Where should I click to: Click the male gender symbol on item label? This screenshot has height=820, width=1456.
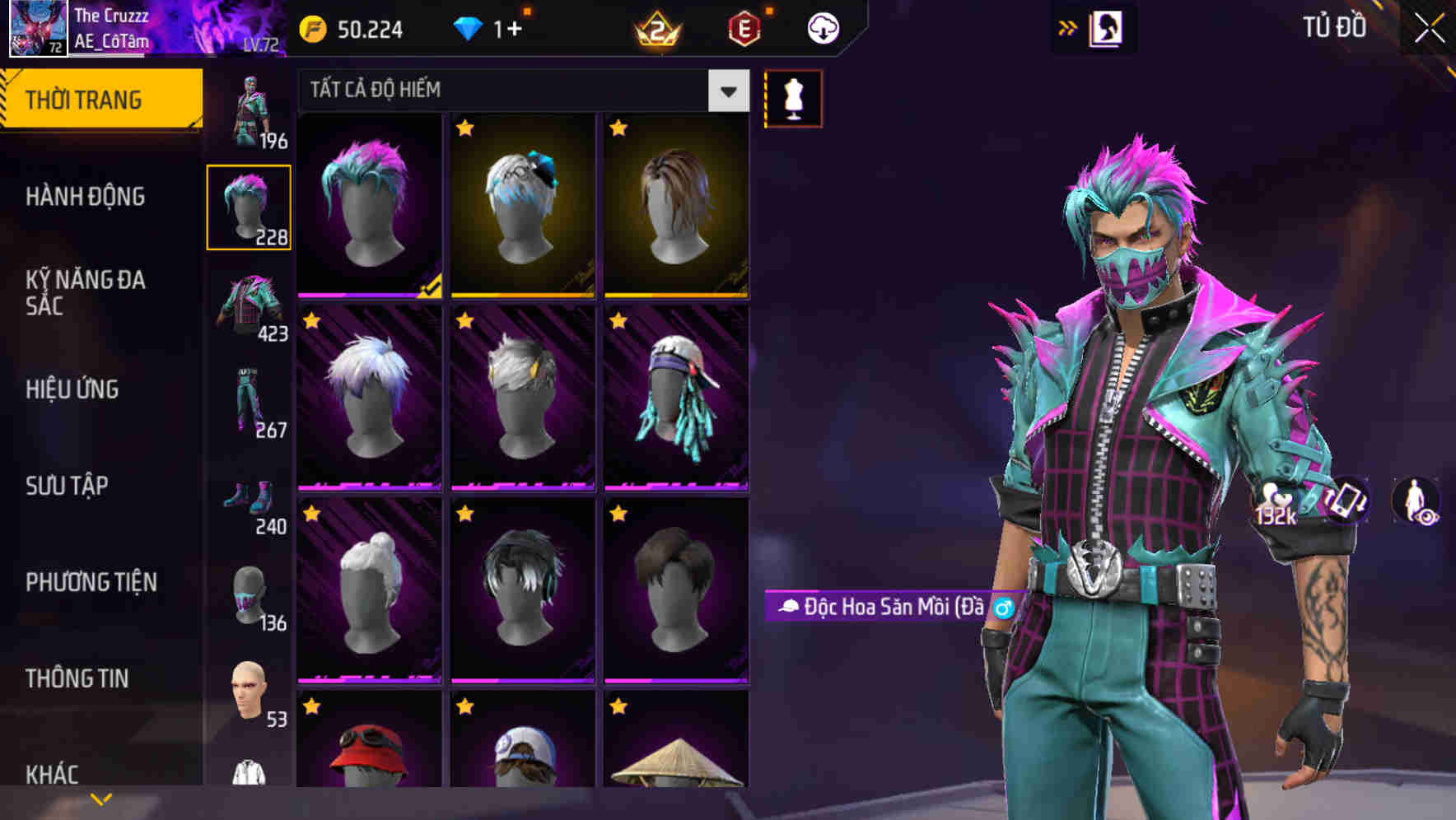(1004, 609)
